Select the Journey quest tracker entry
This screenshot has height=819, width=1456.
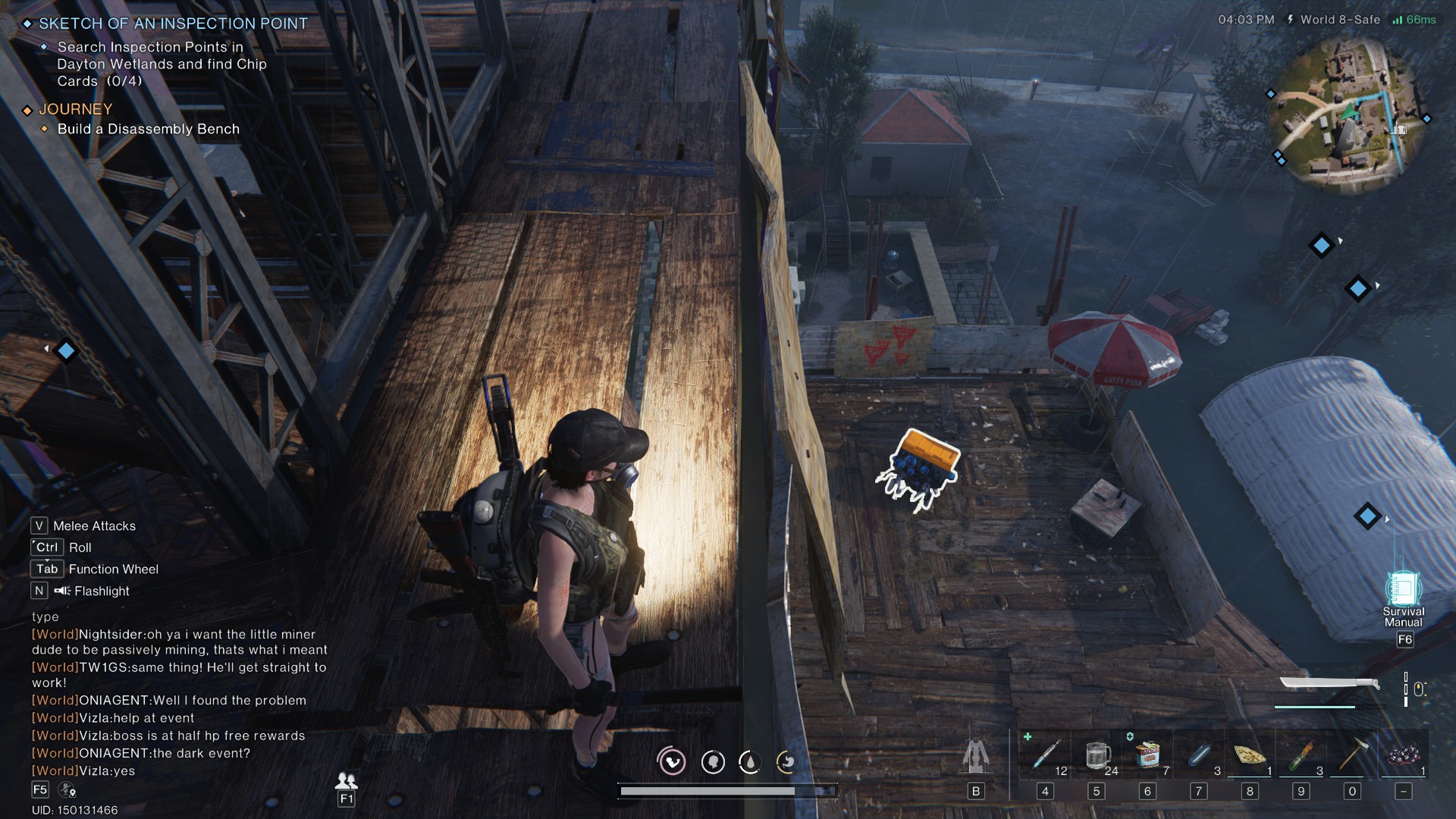pyautogui.click(x=76, y=109)
